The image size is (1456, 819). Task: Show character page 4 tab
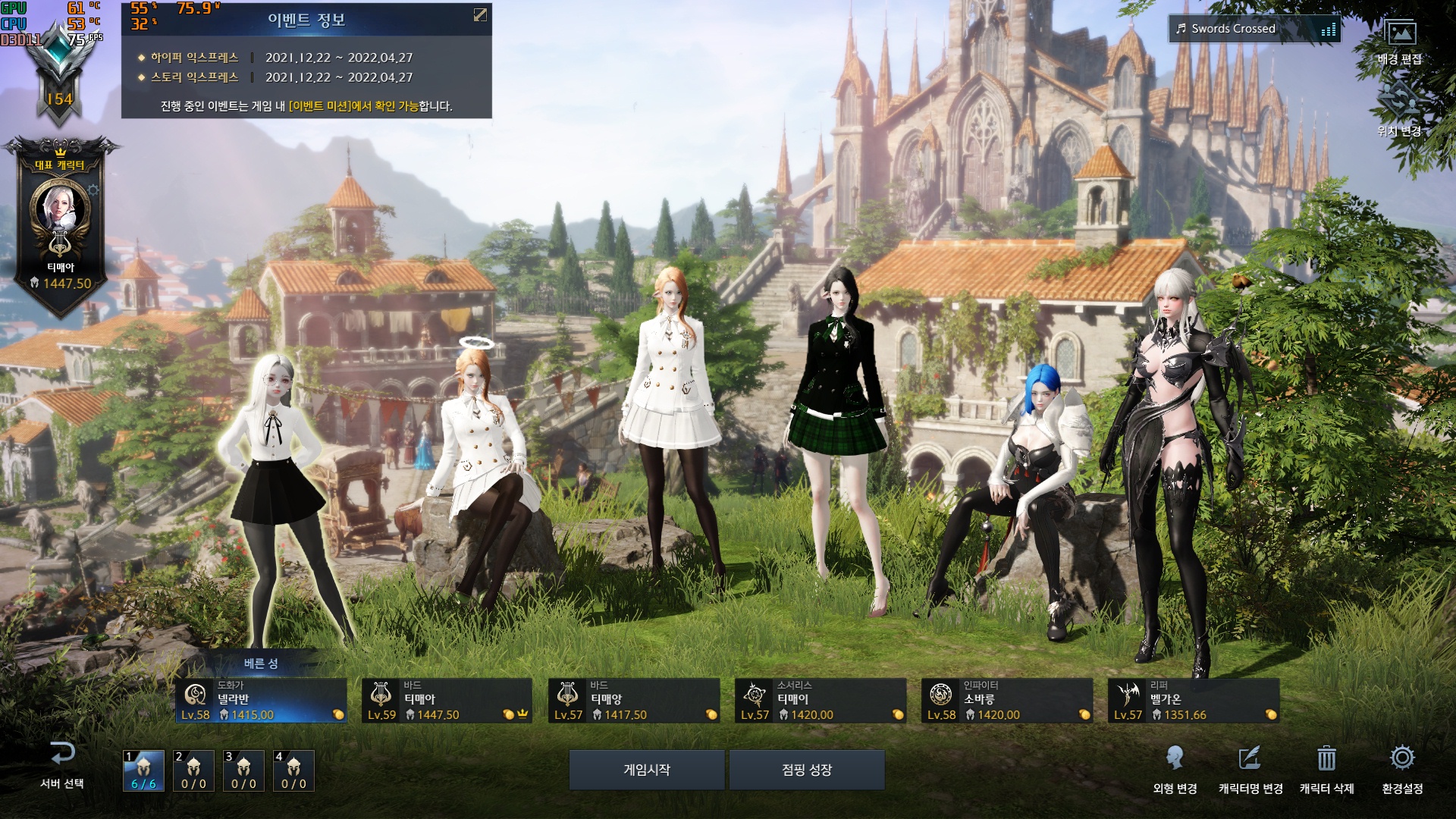coord(293,771)
